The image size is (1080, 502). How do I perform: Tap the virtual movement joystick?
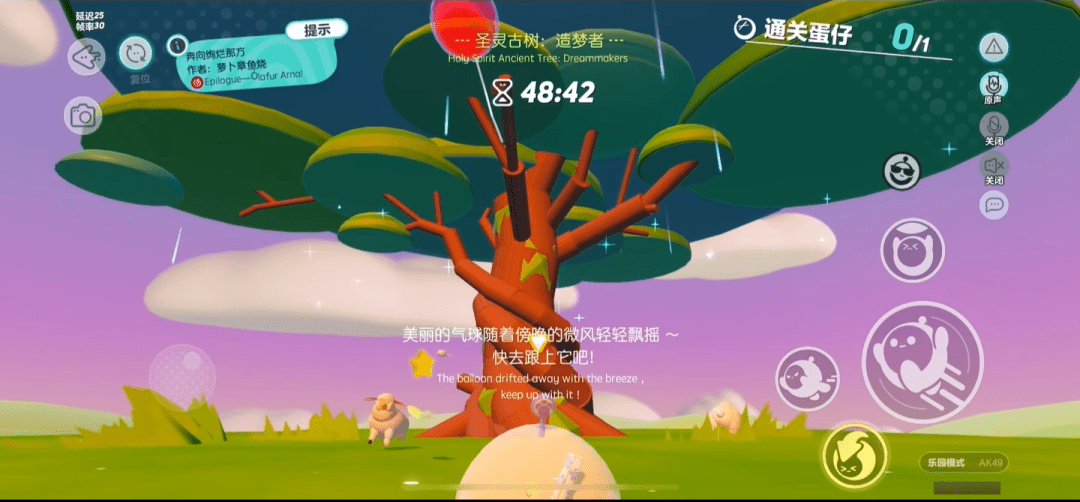(x=182, y=377)
